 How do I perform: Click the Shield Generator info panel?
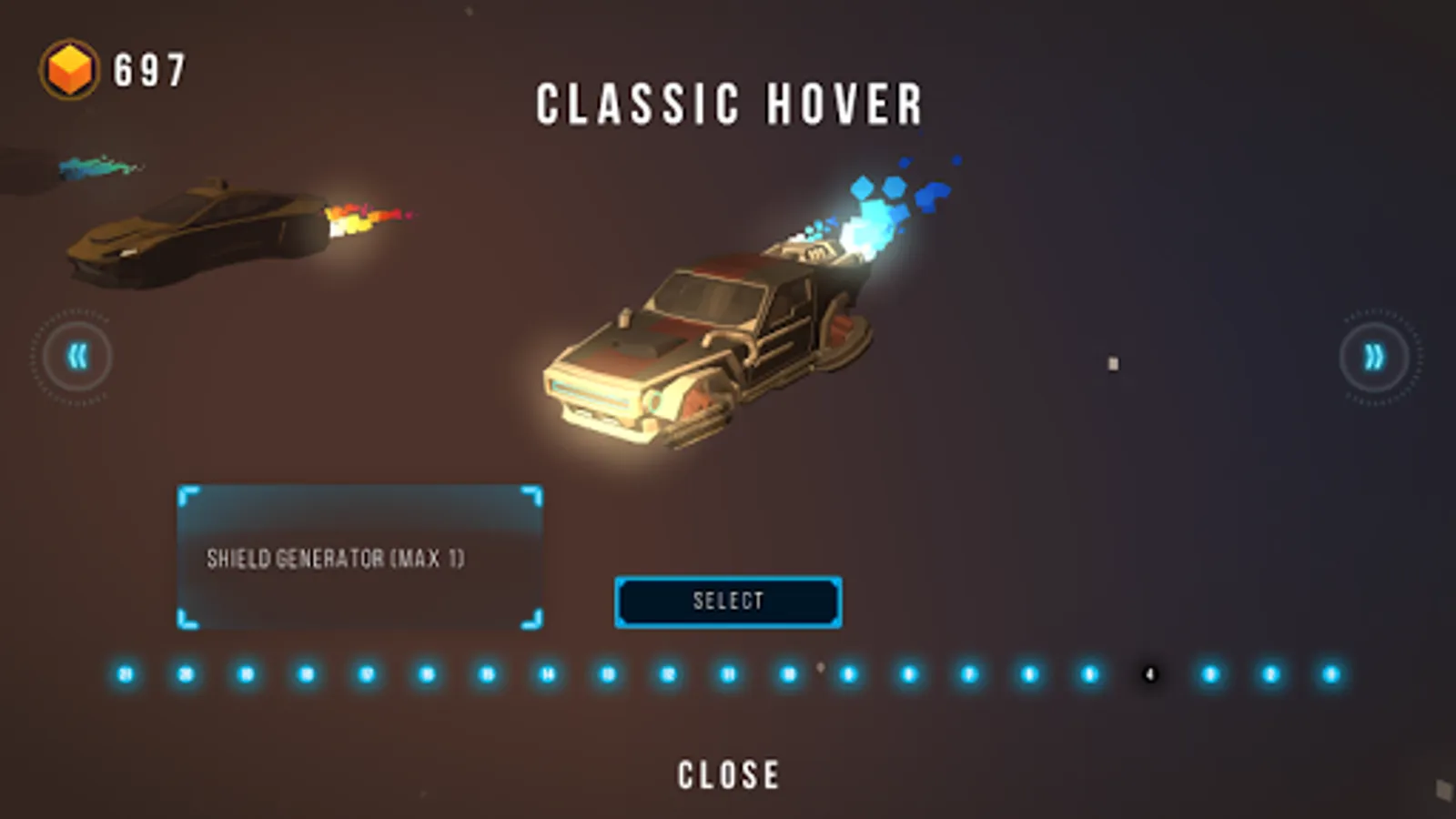coord(360,558)
